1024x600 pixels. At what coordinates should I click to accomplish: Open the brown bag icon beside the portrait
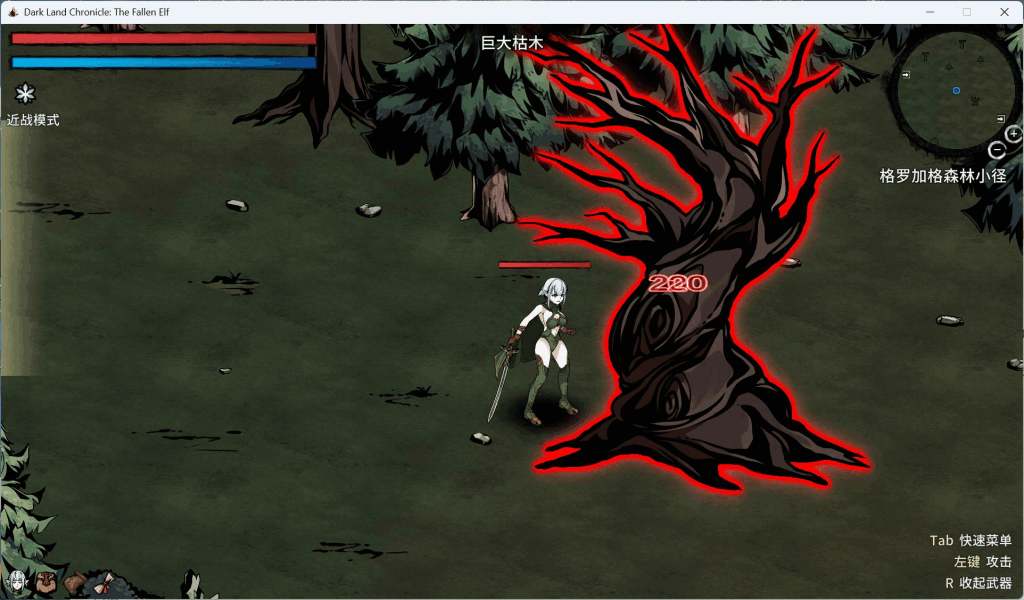tap(45, 581)
